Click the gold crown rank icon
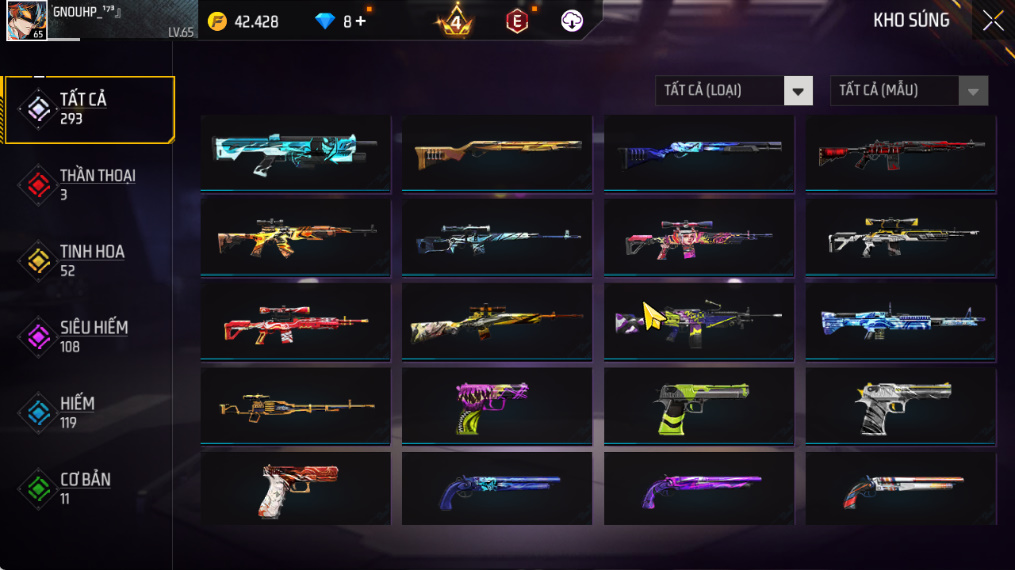 coord(456,21)
